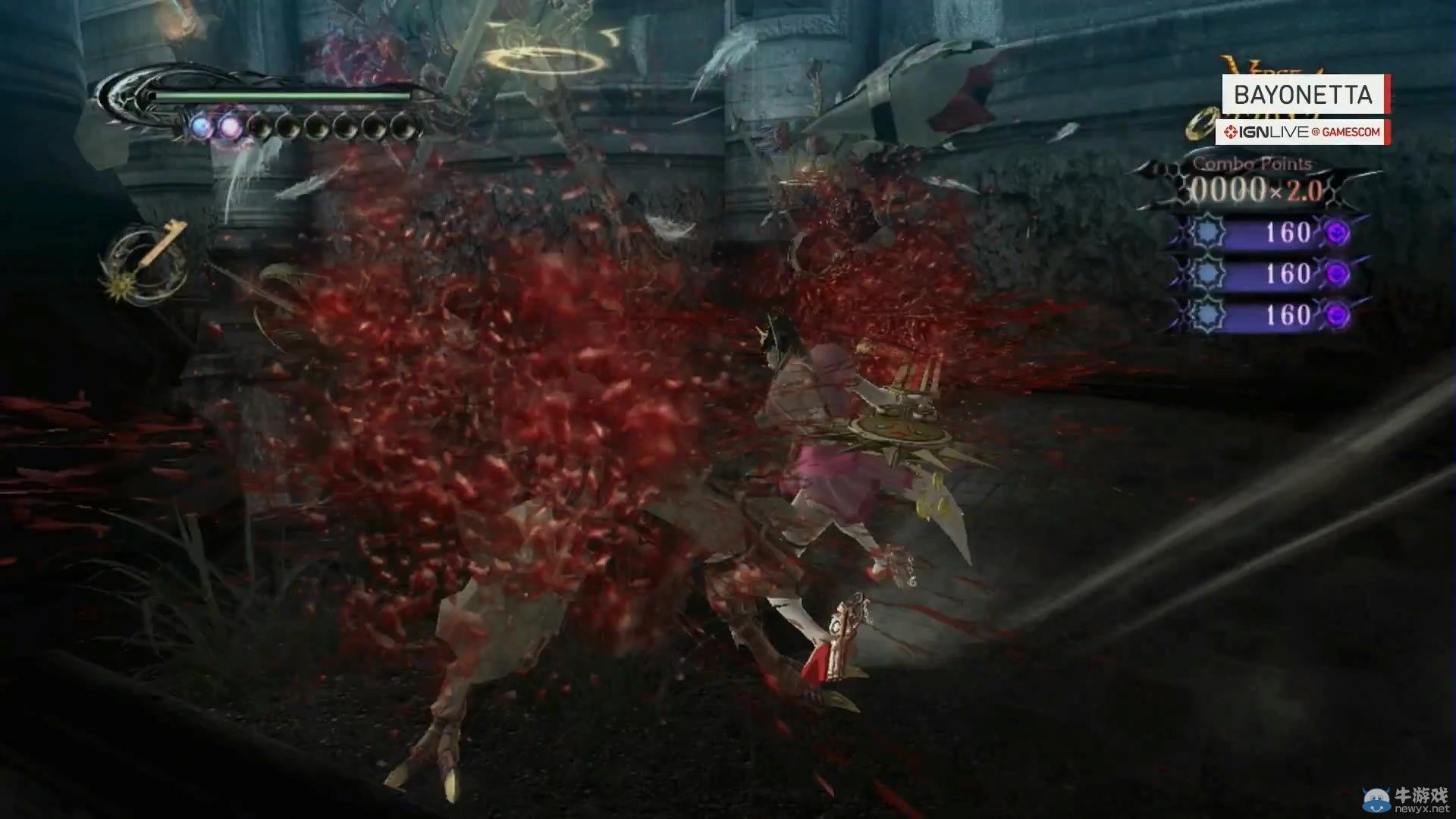Click the green health bar at the top
Viewport: 1456px width, 819px height.
[282, 96]
